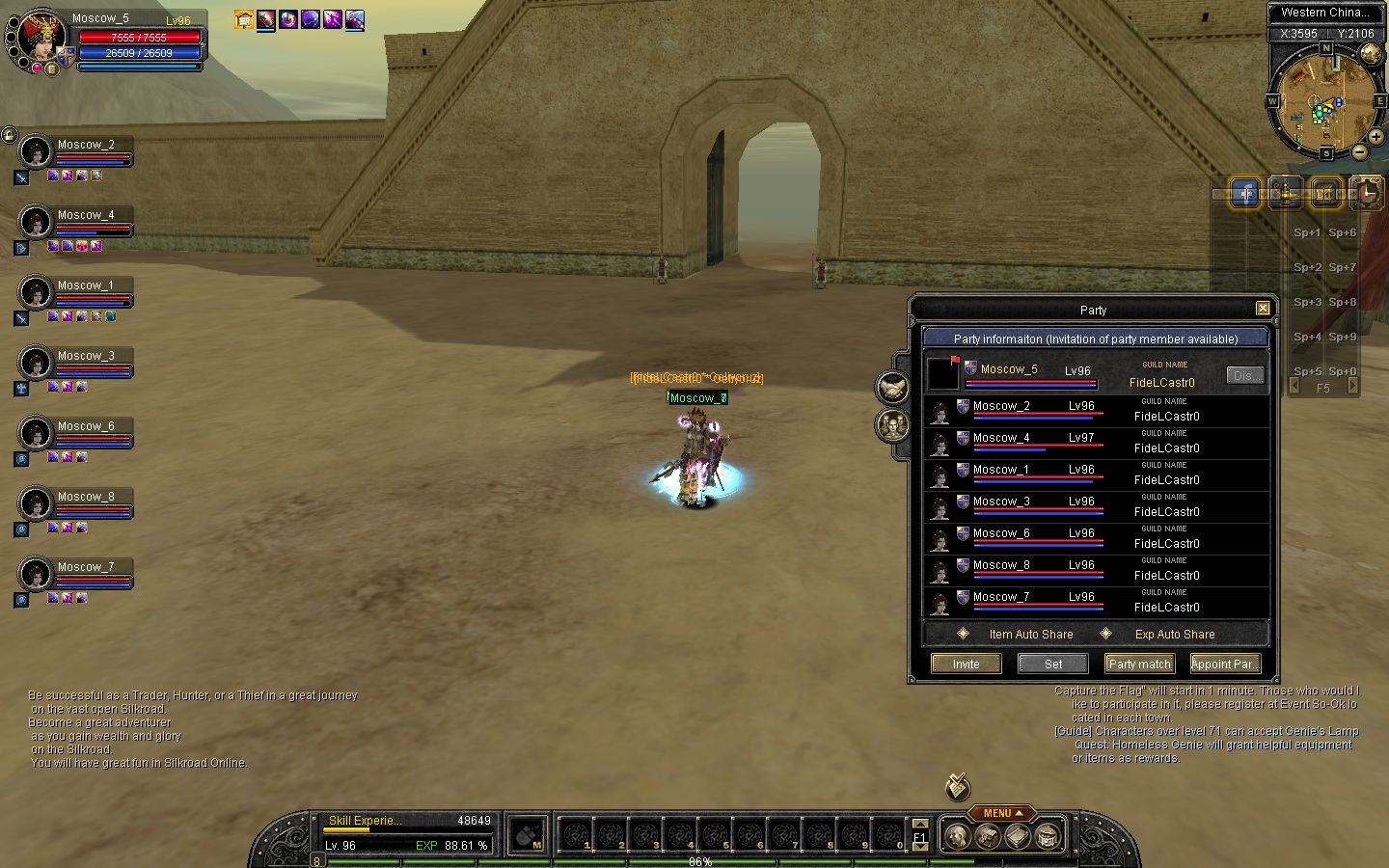Click the Set button in Party window
The width and height of the screenshot is (1389, 868).
(x=1053, y=664)
